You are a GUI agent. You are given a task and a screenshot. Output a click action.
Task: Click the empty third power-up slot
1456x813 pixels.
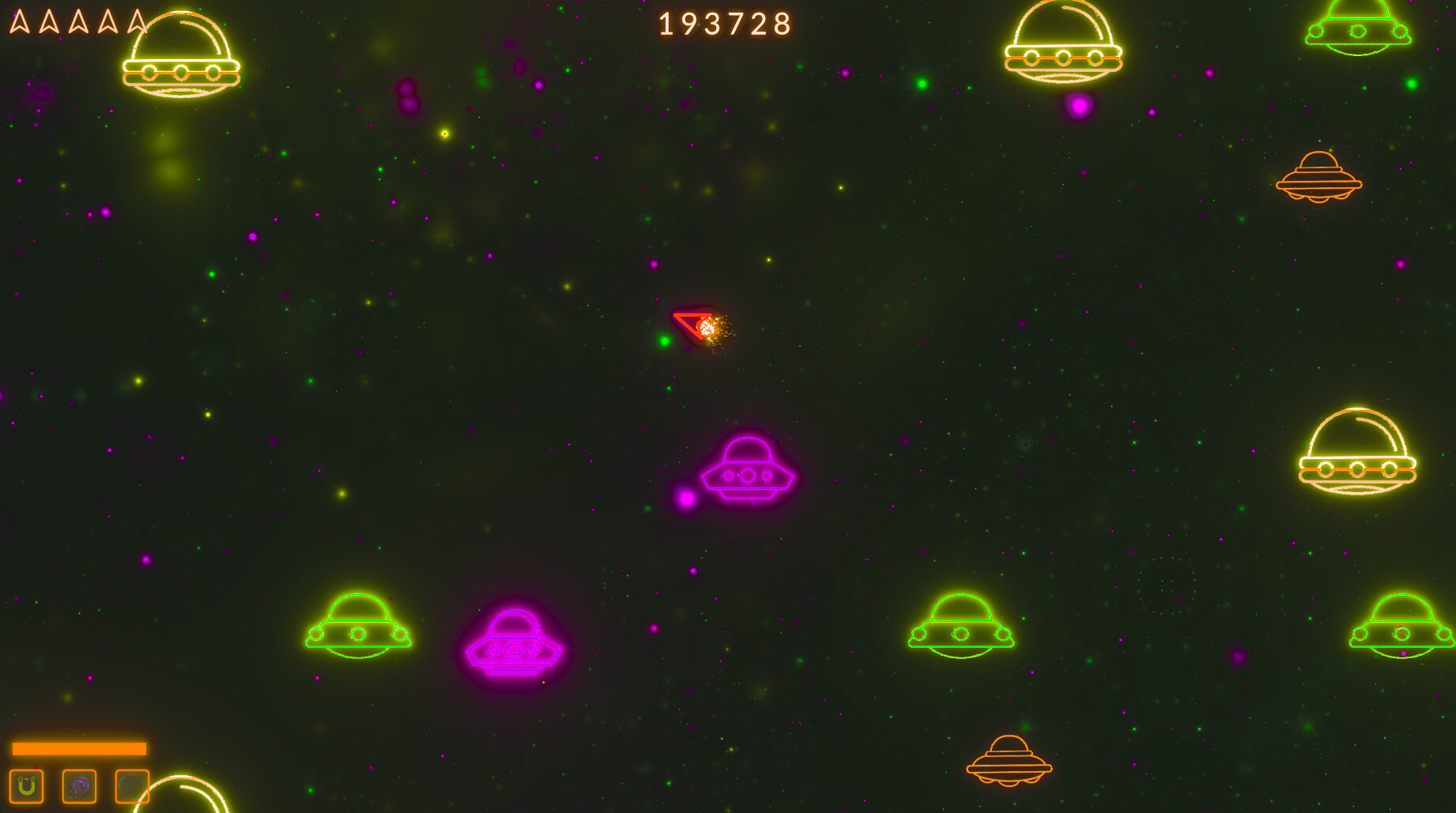tap(133, 786)
